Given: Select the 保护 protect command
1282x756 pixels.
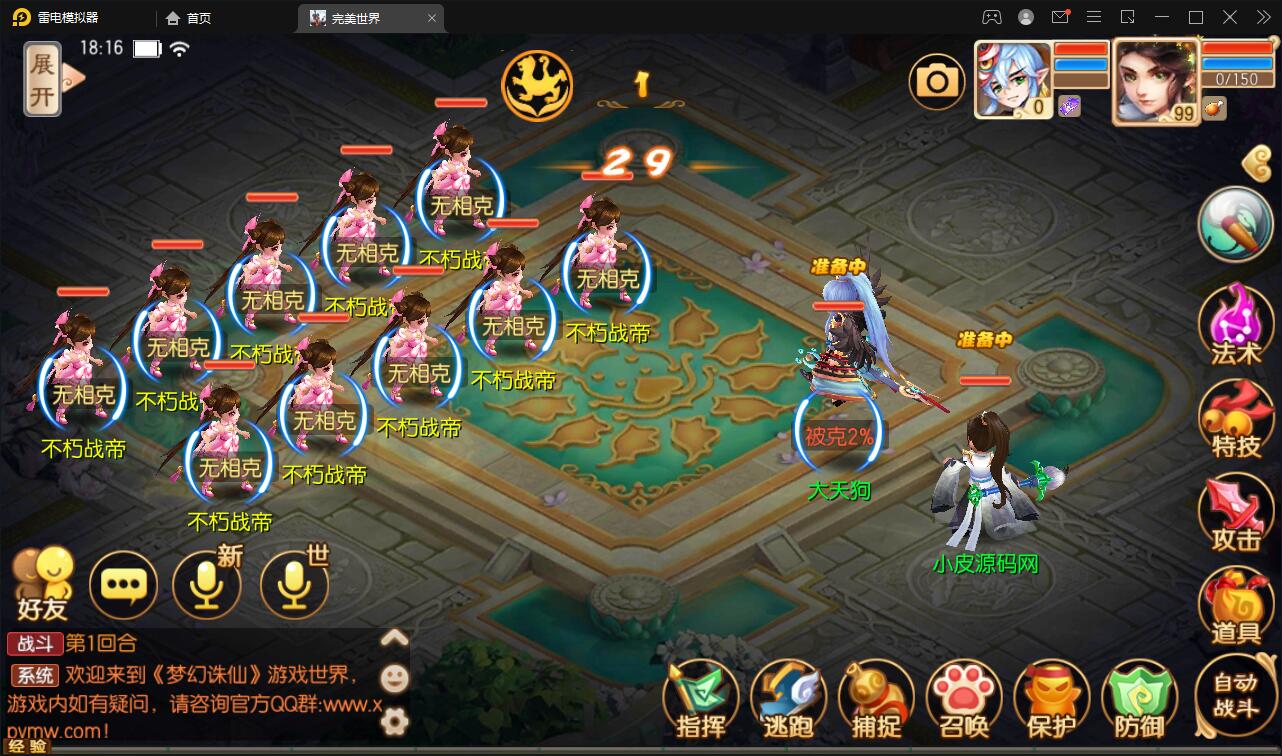Looking at the screenshot, I should 1051,698.
